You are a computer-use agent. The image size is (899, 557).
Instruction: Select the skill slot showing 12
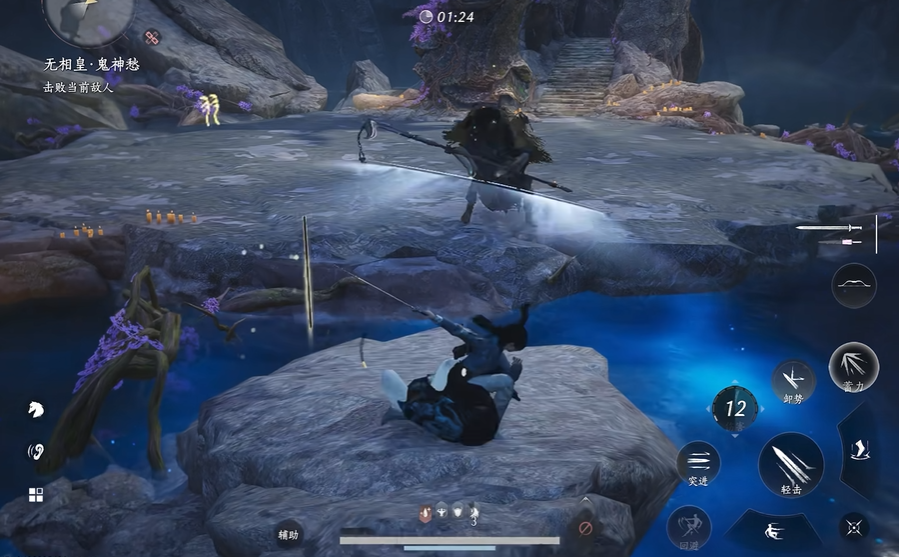coord(735,408)
